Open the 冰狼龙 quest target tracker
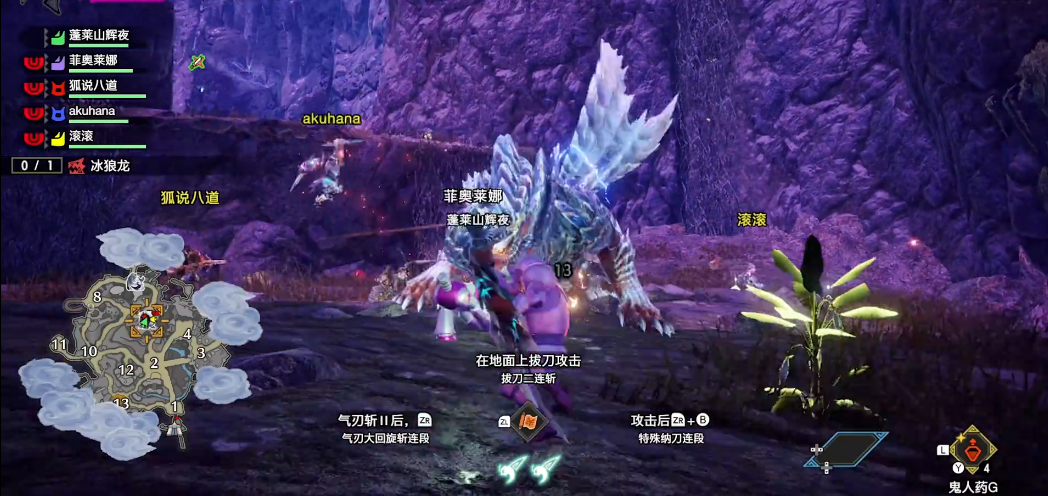Screen dimensions: 1048x496 click(109, 166)
